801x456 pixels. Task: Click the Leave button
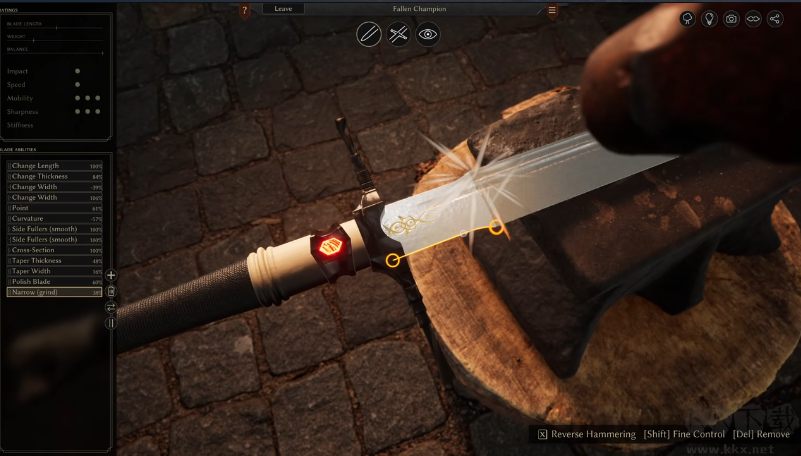(283, 9)
